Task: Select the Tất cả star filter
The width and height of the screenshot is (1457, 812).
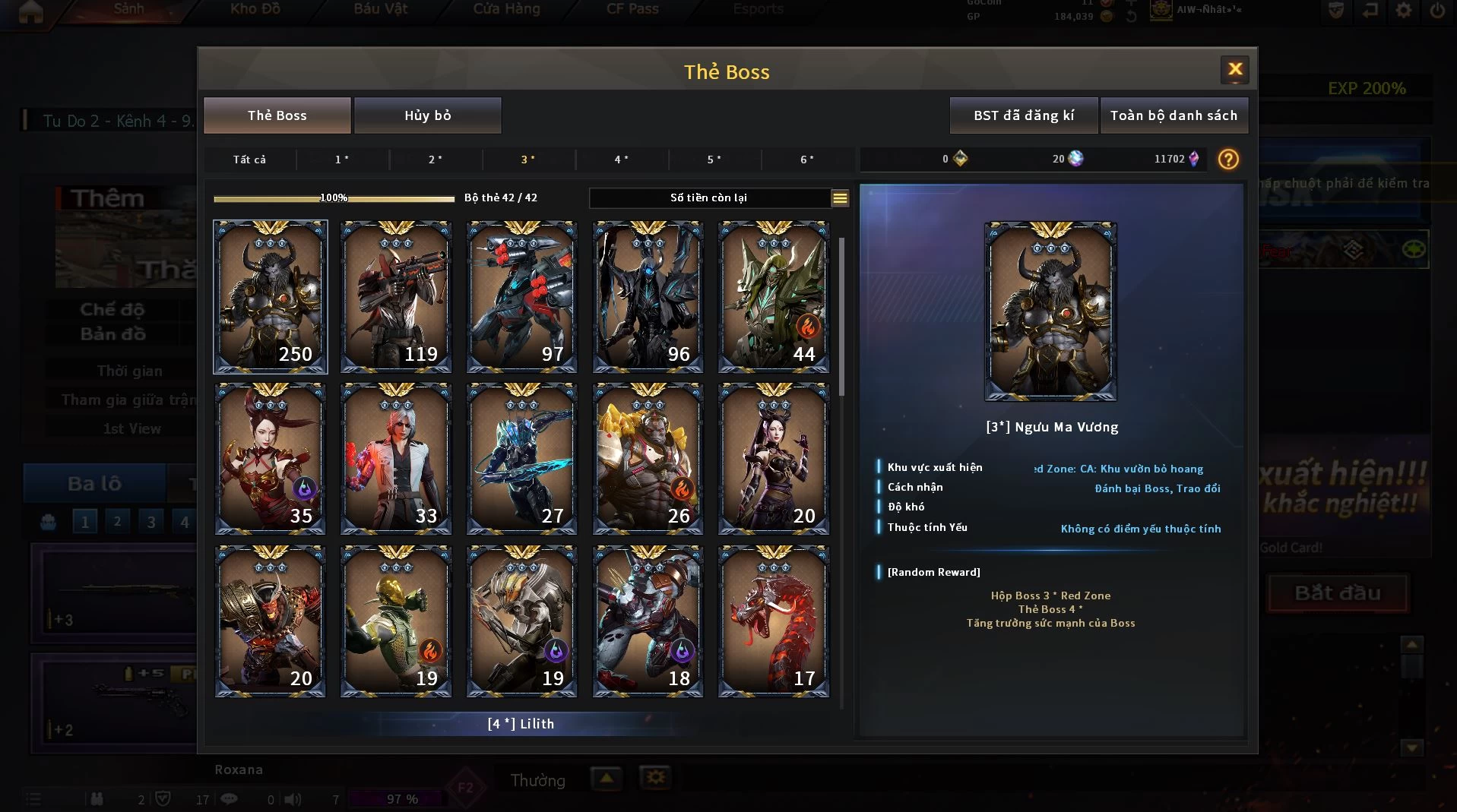Action: coord(249,160)
